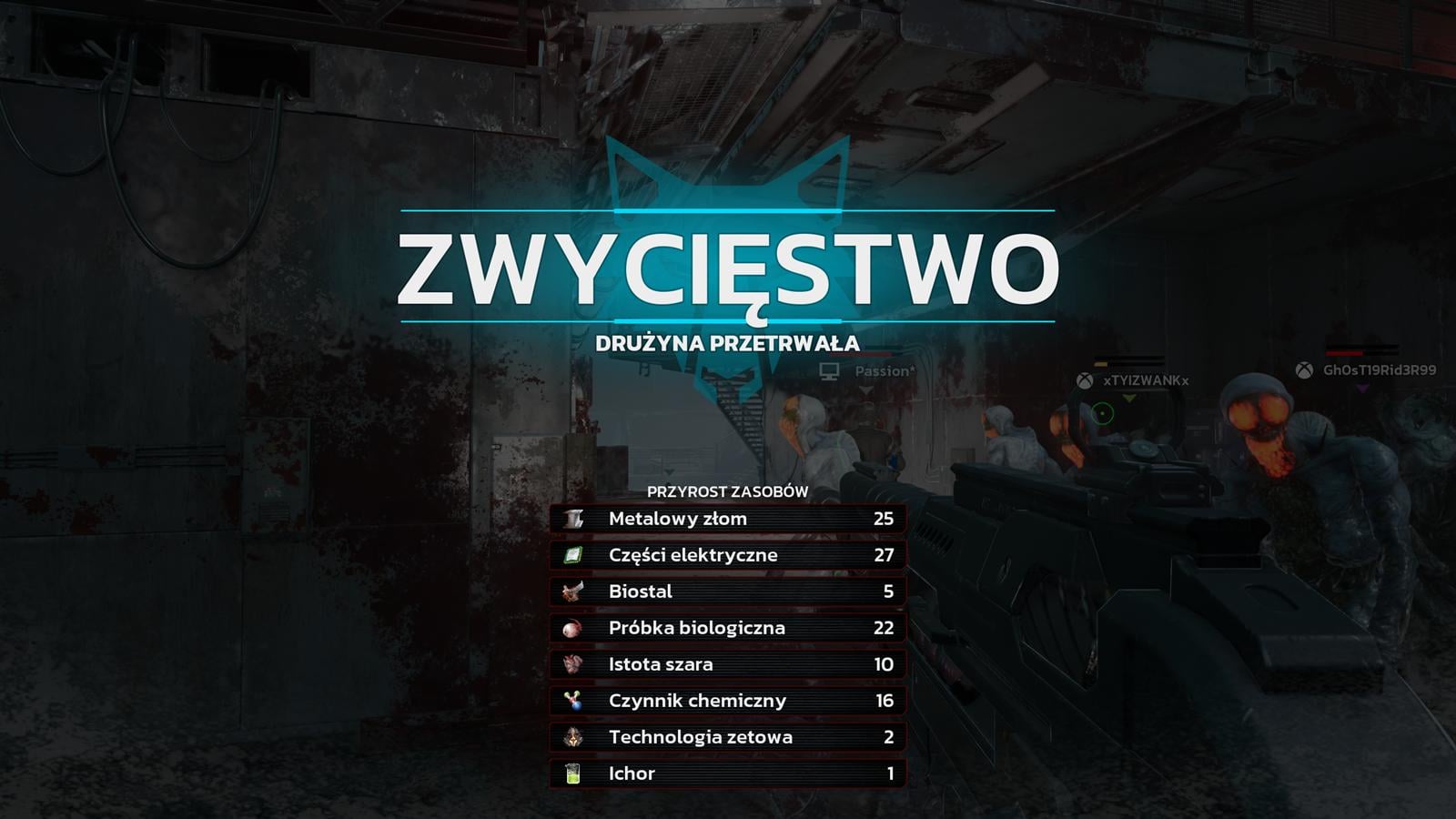Select the Czynnik chemiczny row
Viewport: 1456px width, 819px height.
[x=727, y=701]
